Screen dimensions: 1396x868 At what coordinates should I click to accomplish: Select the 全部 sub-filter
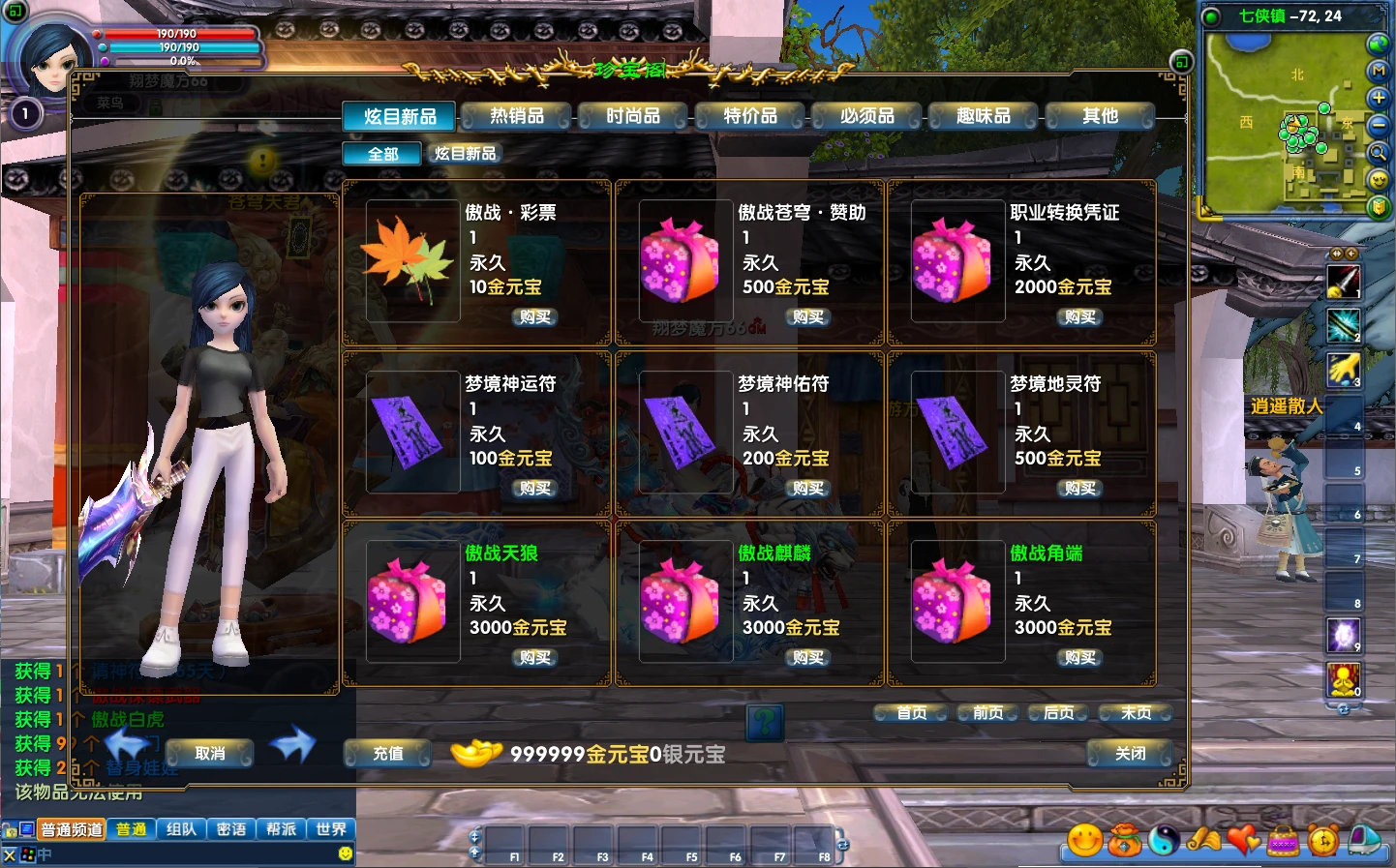(382, 154)
